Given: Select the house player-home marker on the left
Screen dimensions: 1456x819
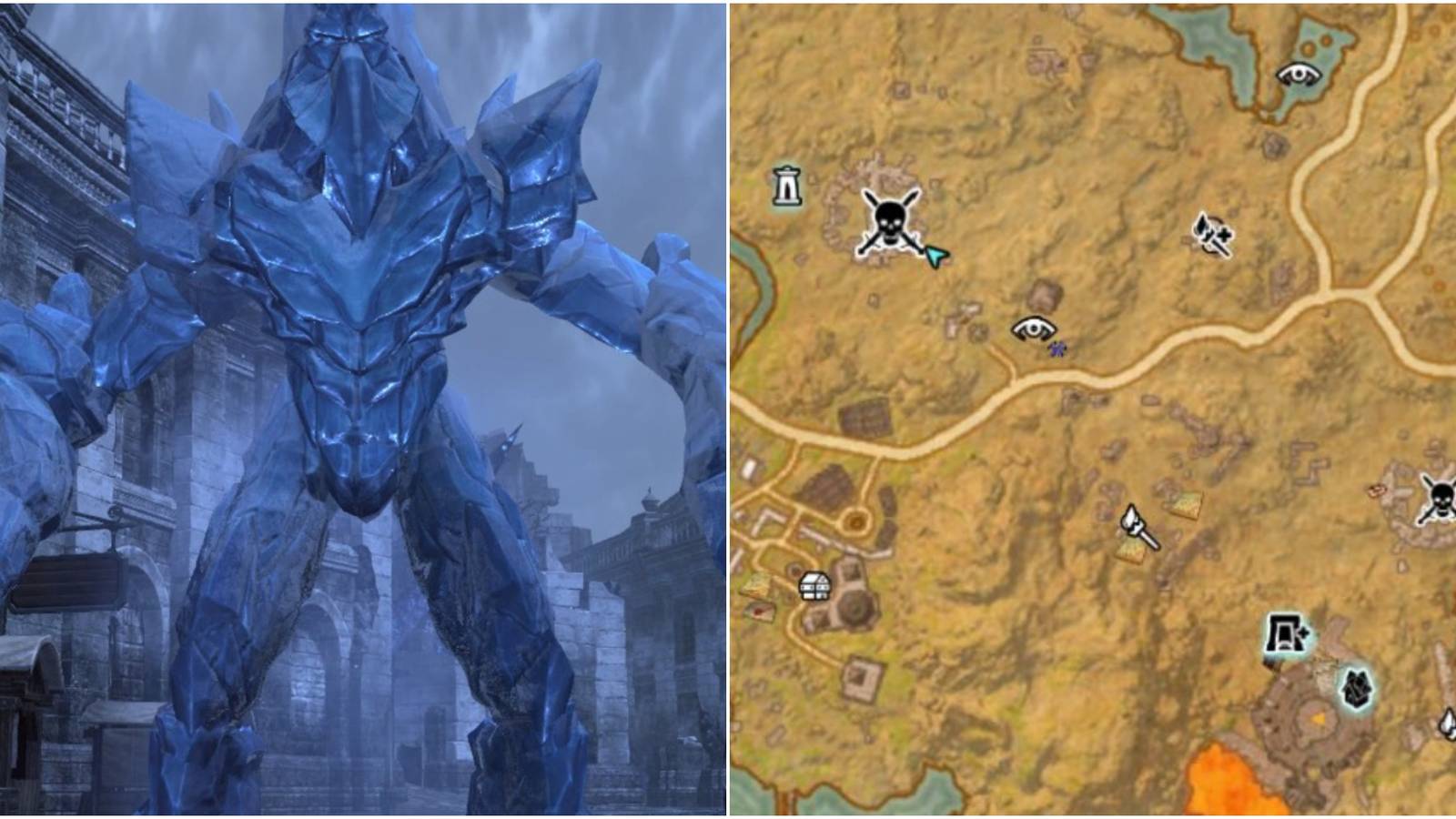Looking at the screenshot, I should (x=814, y=584).
